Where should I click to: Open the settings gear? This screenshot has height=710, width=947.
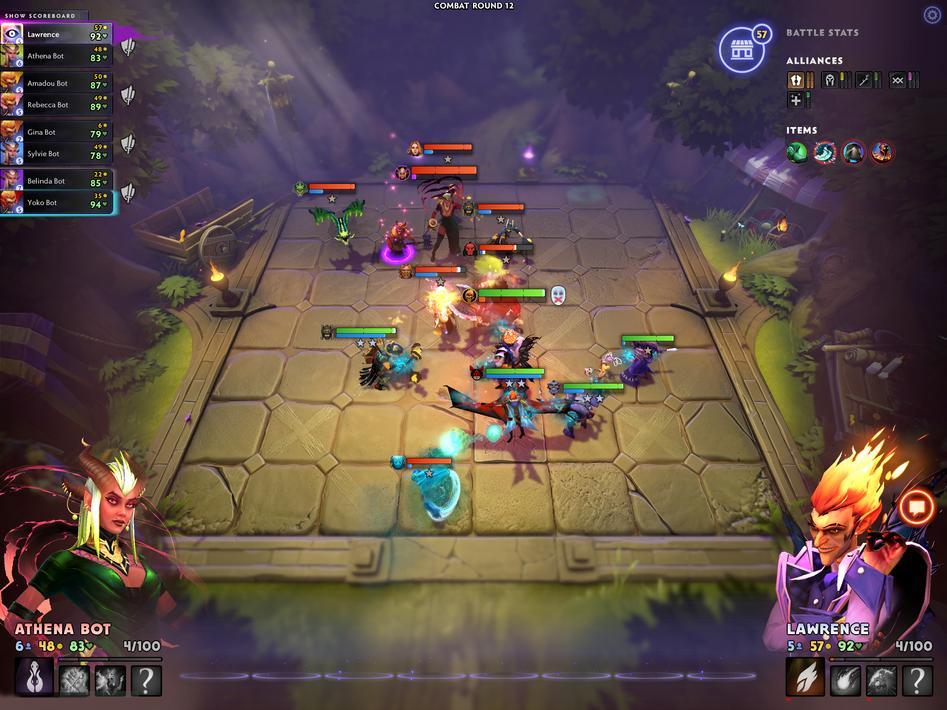click(932, 14)
